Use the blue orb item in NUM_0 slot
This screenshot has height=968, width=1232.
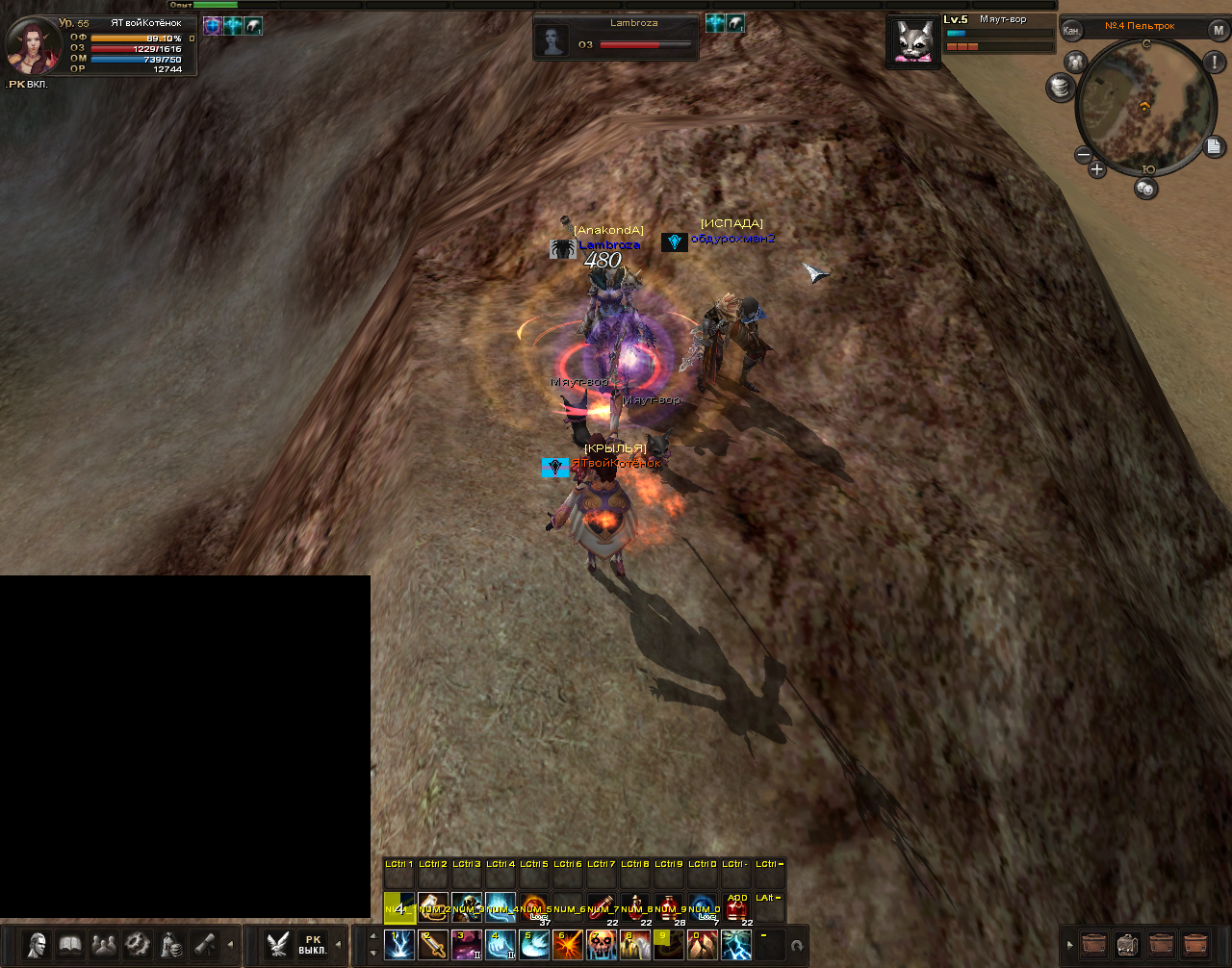pos(704,909)
